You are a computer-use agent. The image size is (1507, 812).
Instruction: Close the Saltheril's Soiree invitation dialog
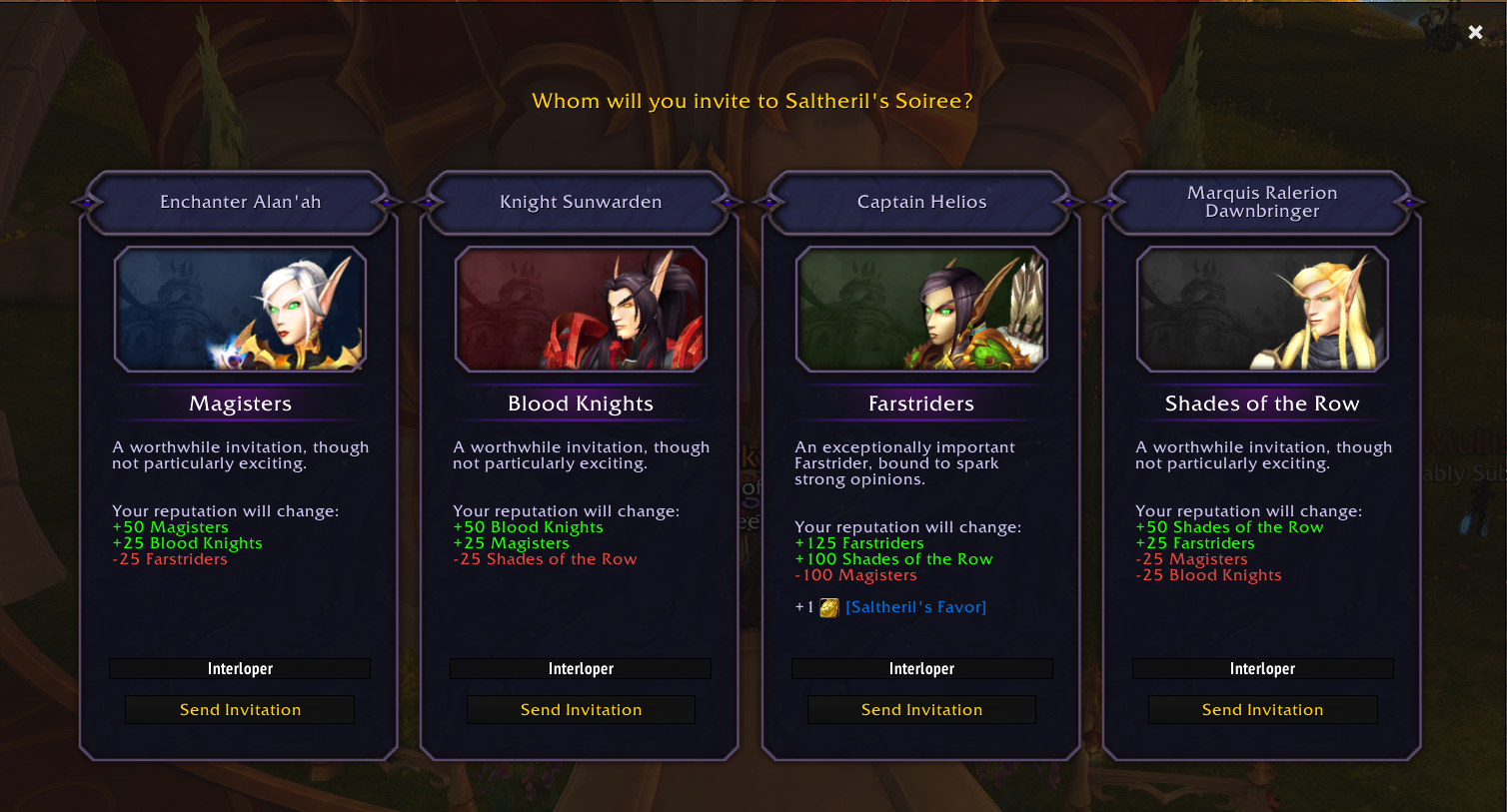1475,31
